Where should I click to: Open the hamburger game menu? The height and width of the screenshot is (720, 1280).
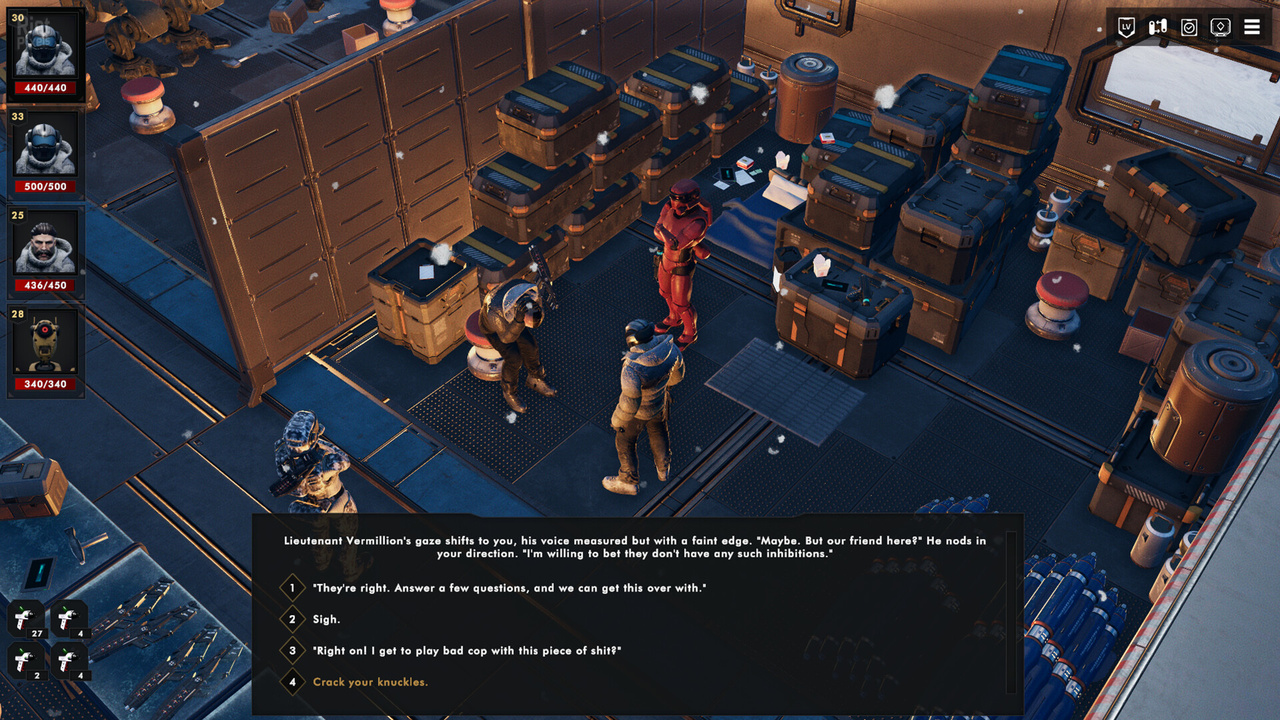coord(1251,27)
